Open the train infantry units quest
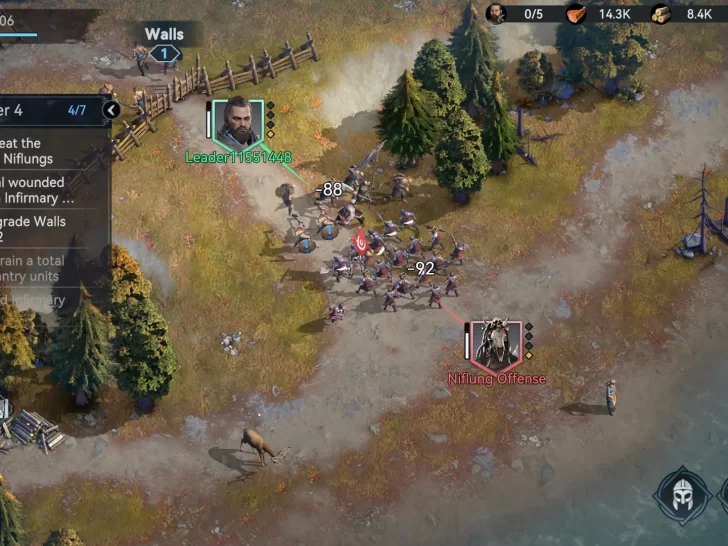This screenshot has height=546, width=728. (x=45, y=268)
